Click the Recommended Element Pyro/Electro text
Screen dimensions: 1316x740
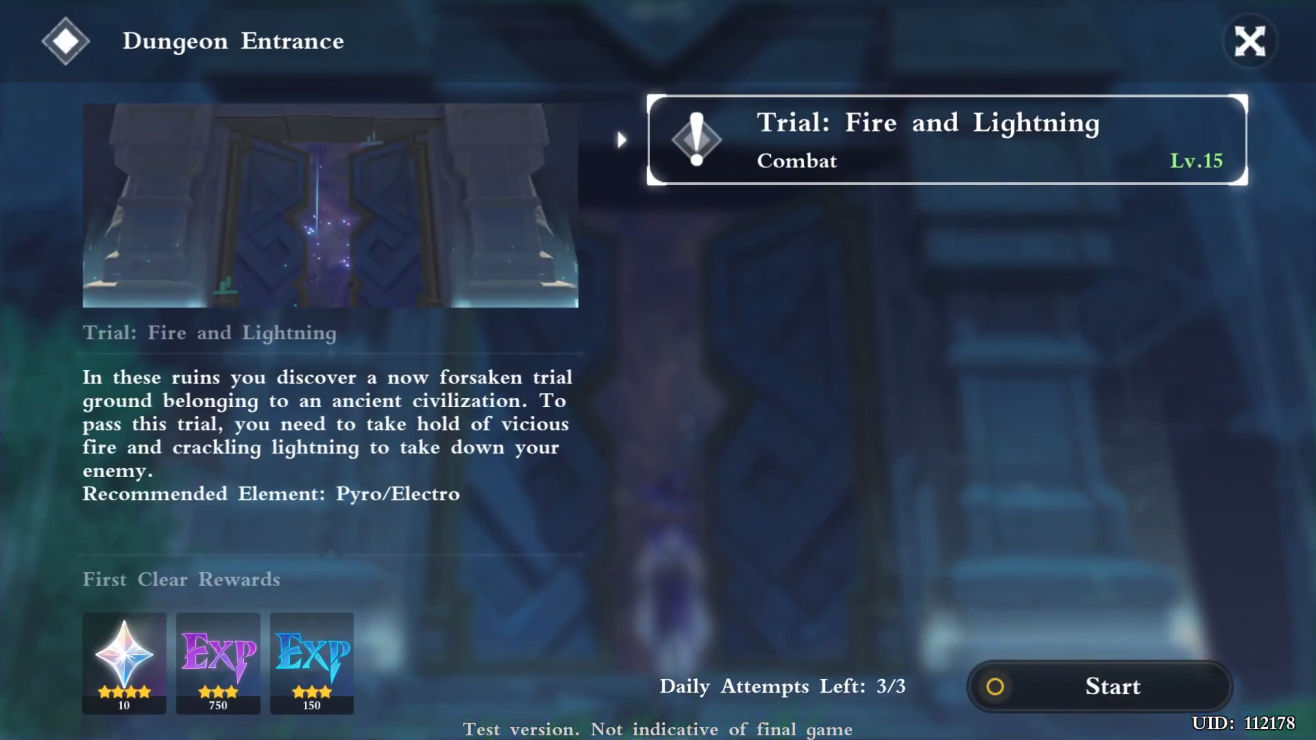click(270, 493)
